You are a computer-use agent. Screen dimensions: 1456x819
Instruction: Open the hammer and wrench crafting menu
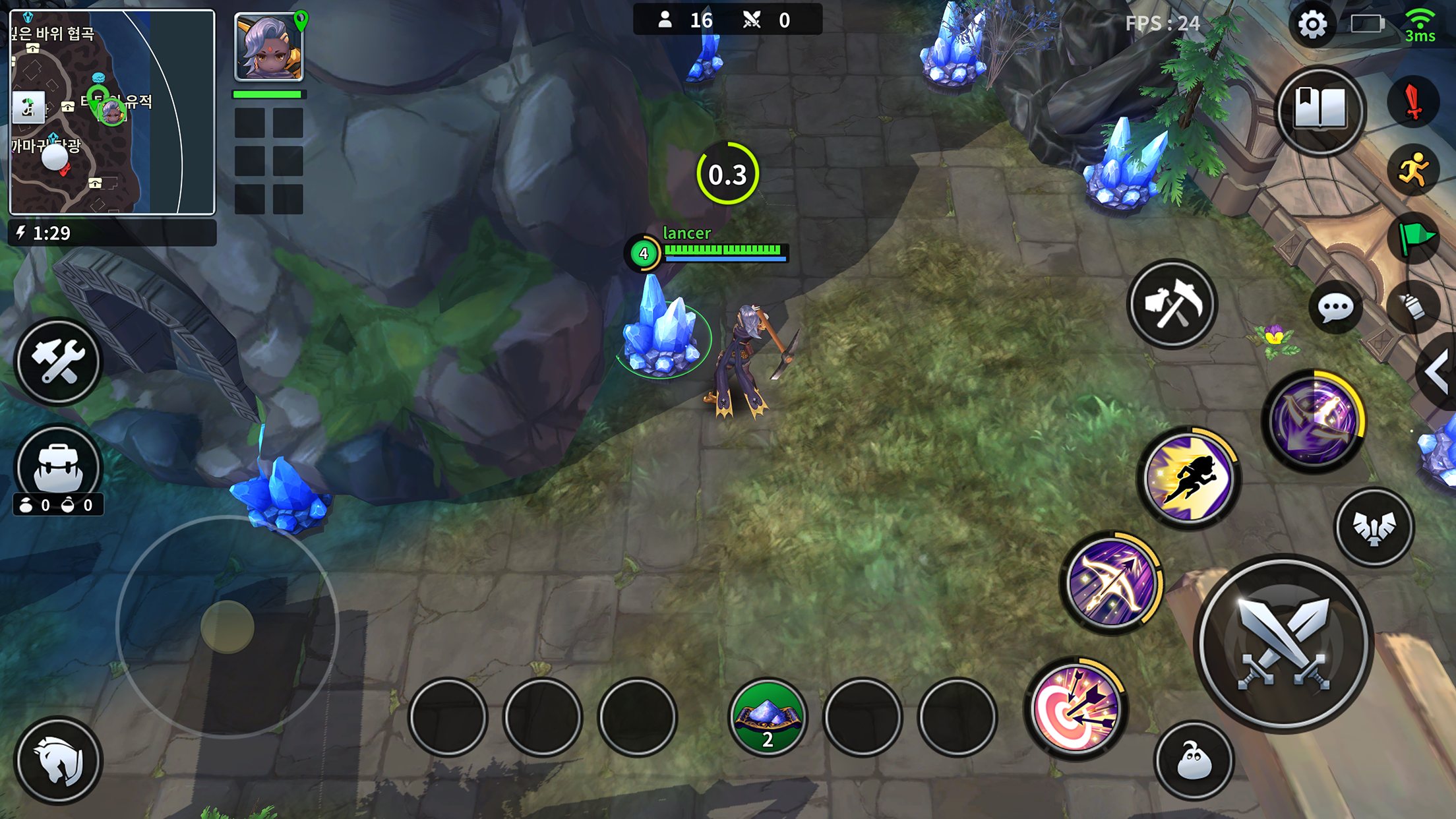[x=58, y=361]
